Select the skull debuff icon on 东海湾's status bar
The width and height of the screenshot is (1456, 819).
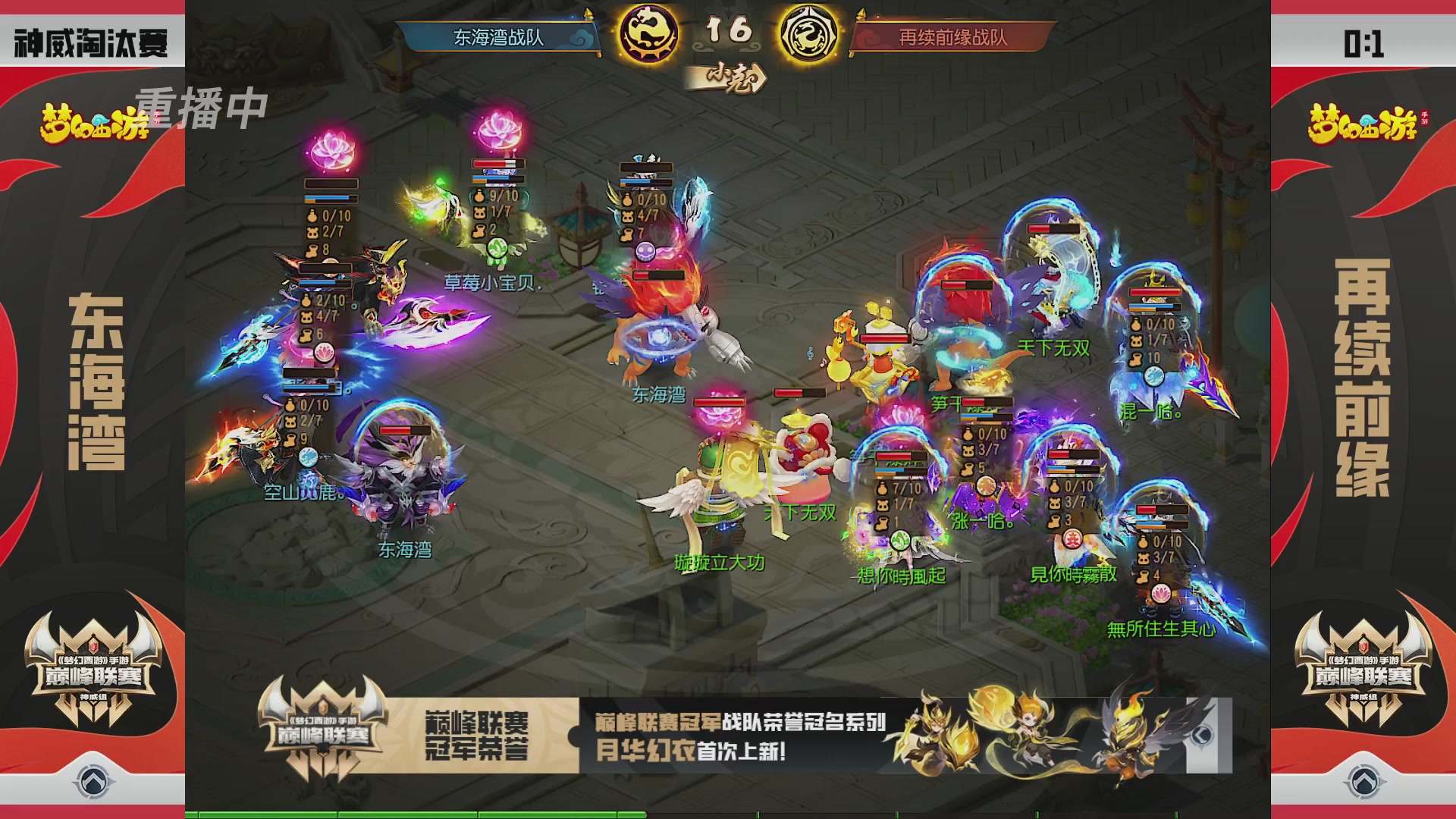pos(645,251)
